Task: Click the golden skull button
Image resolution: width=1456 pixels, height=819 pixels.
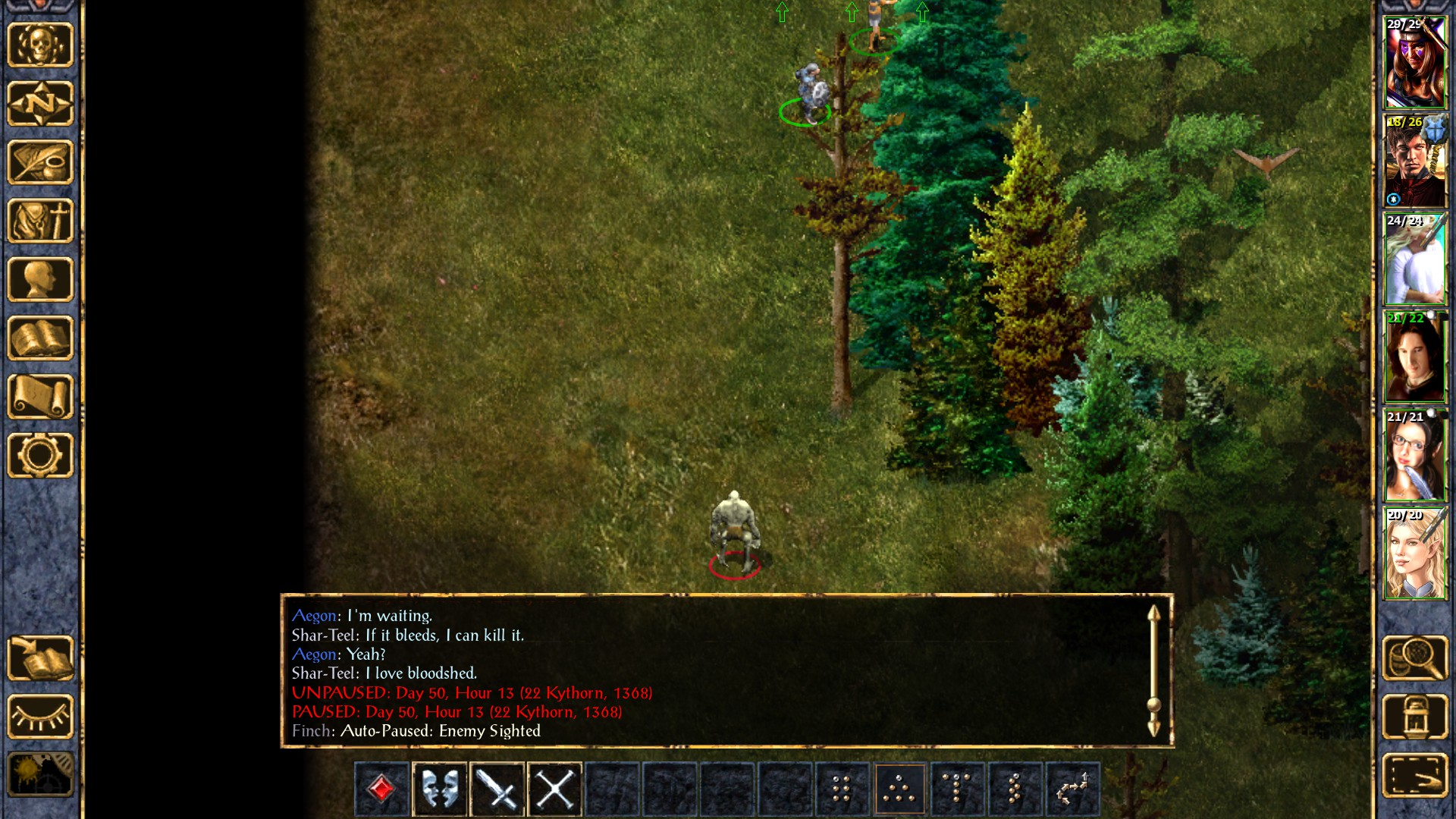Action: (x=40, y=45)
